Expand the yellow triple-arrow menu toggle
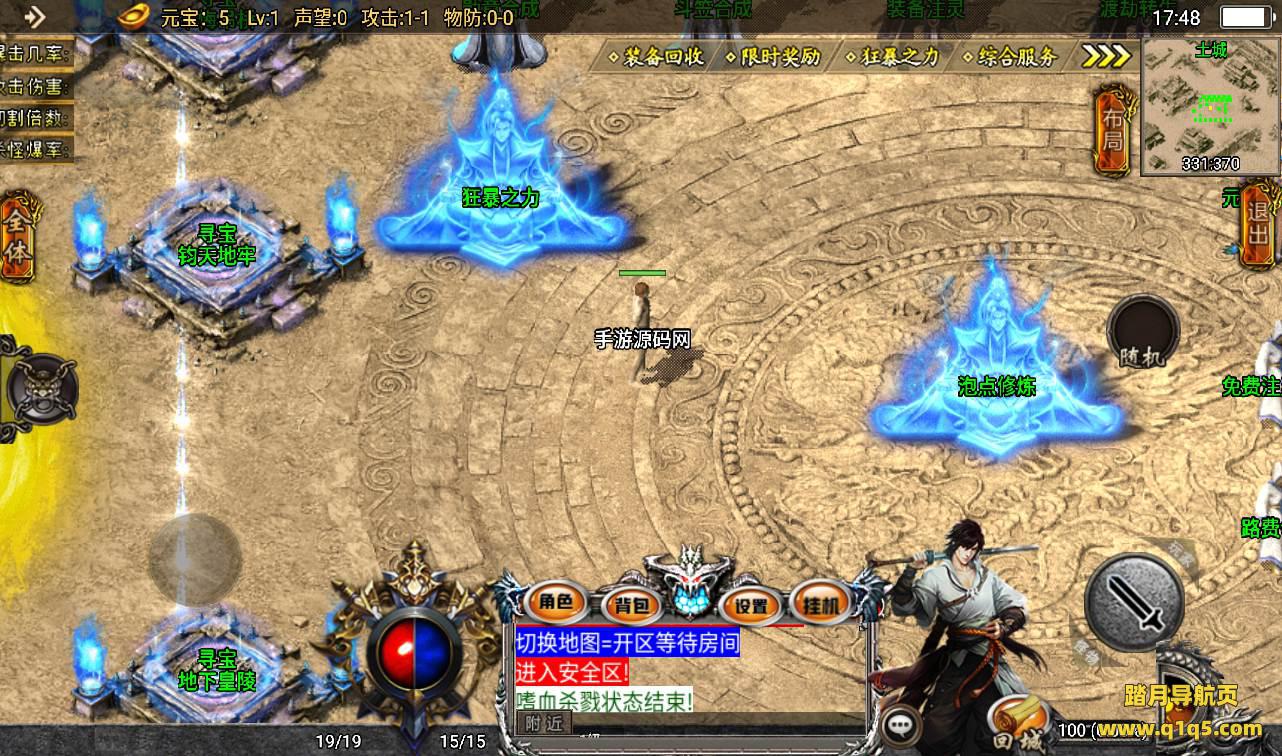 pos(1105,56)
